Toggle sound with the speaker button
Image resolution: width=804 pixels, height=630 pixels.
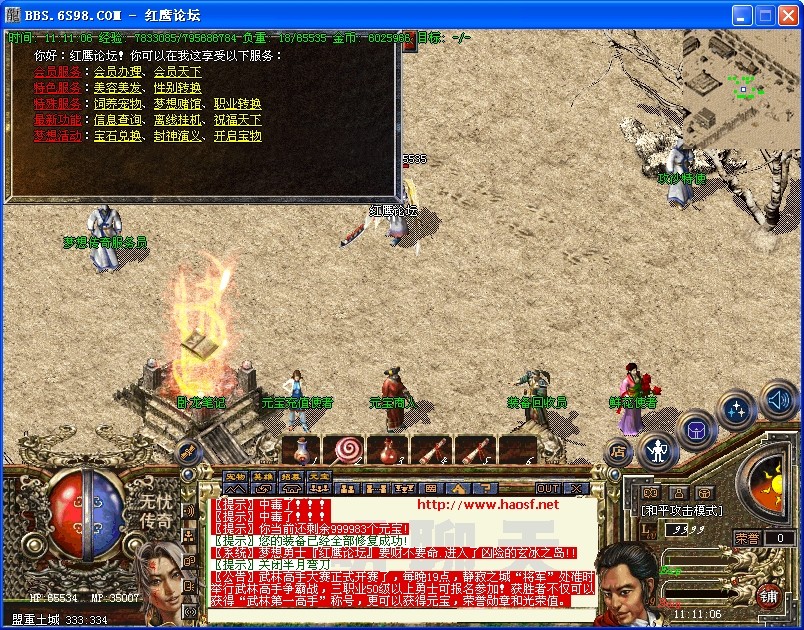click(779, 401)
